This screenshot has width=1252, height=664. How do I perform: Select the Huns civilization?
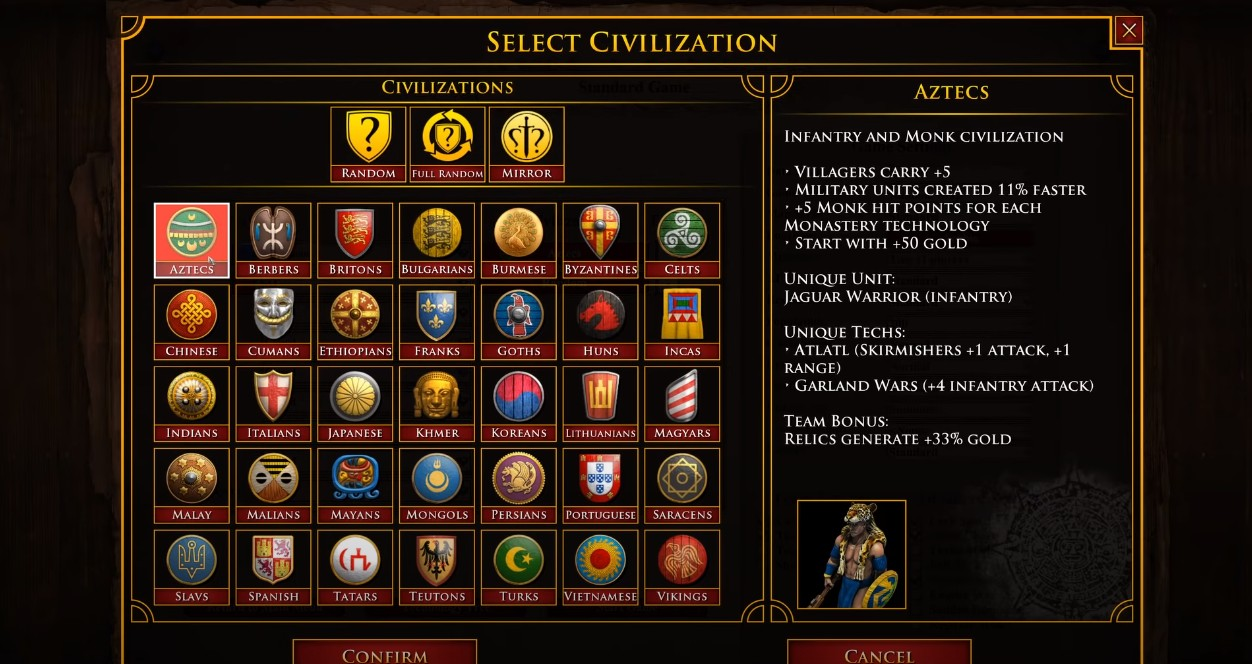pyautogui.click(x=600, y=322)
